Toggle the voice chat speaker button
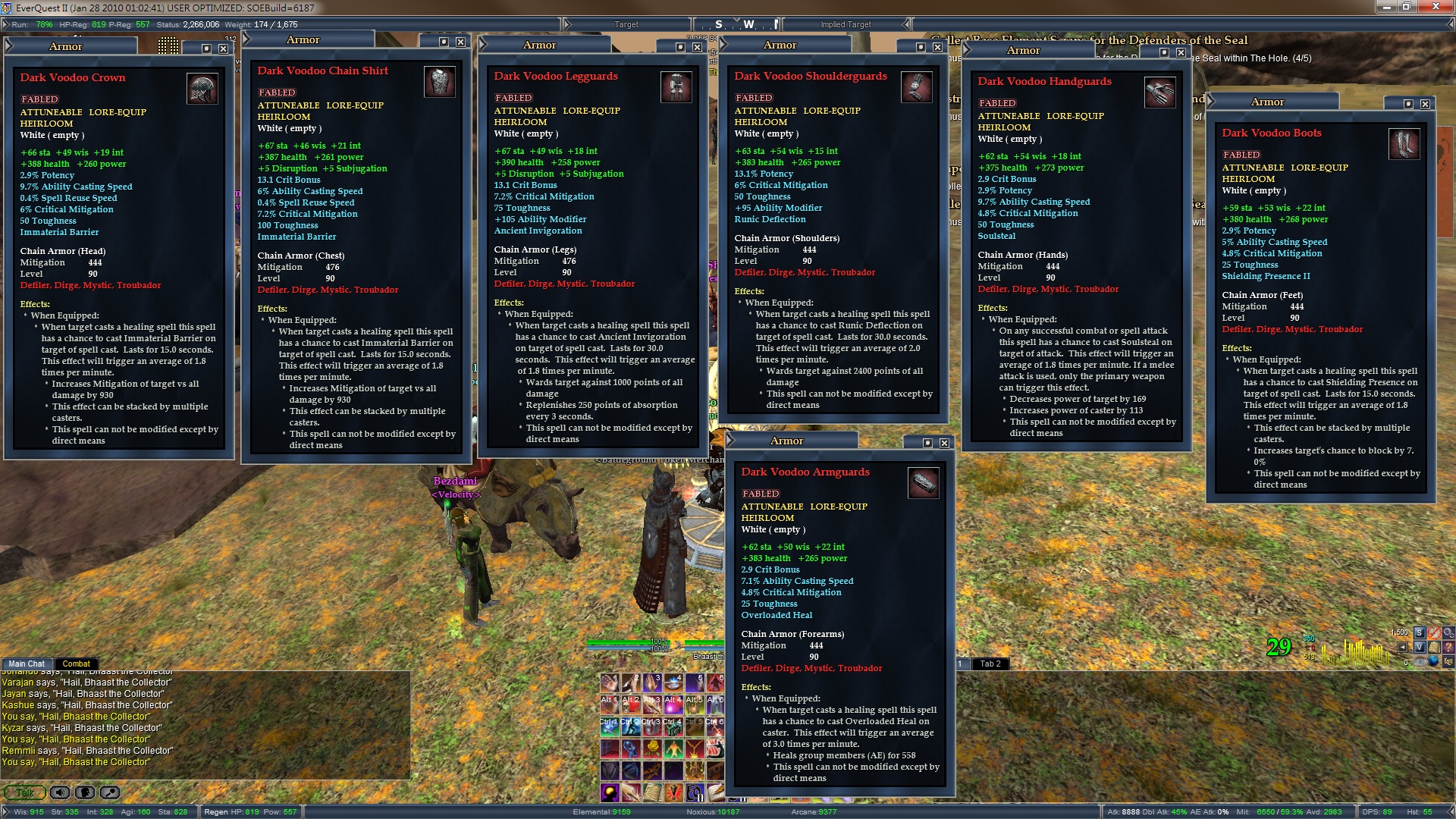The image size is (1456, 819). pos(60,792)
